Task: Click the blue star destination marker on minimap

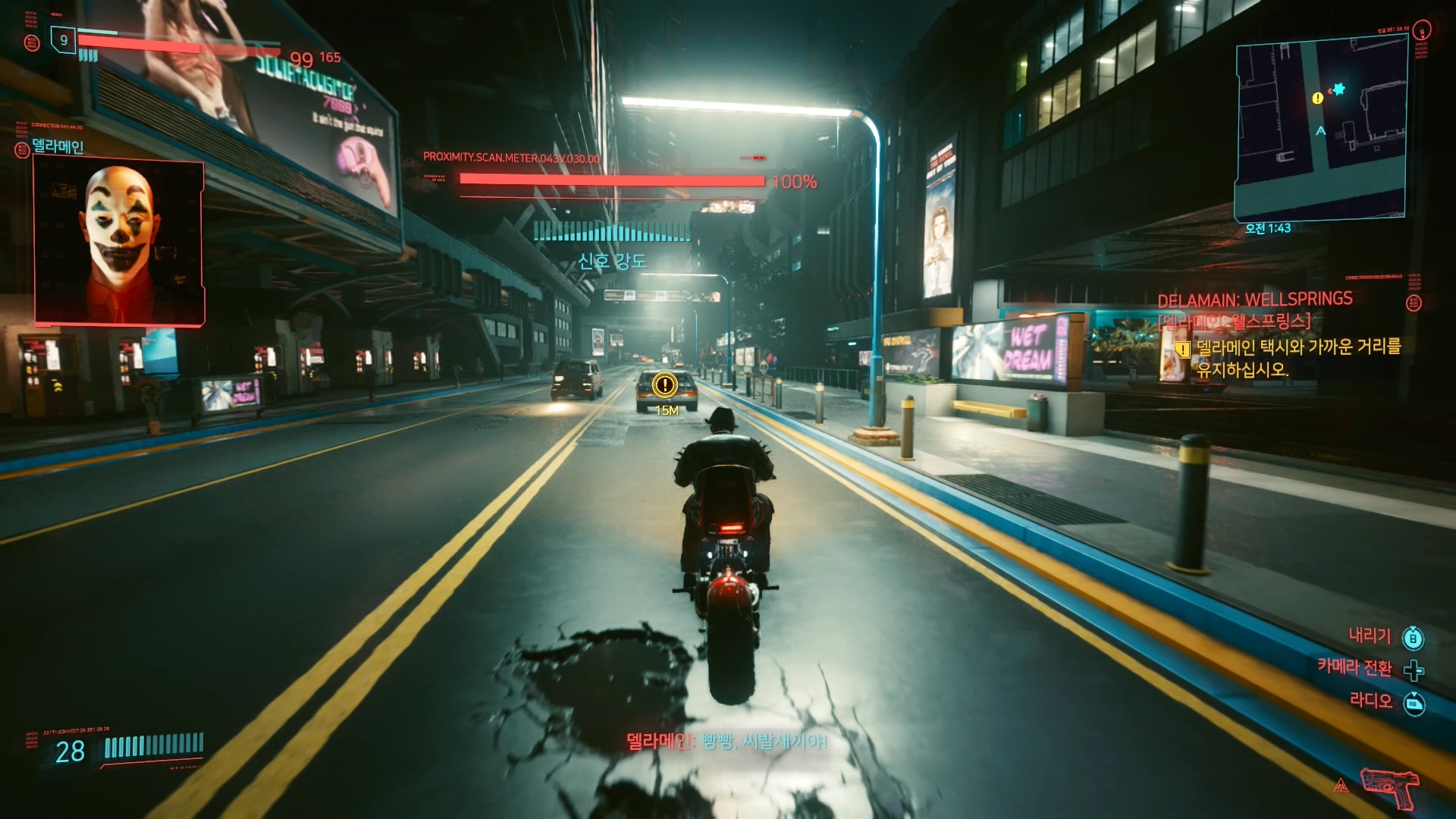Action: (1341, 89)
